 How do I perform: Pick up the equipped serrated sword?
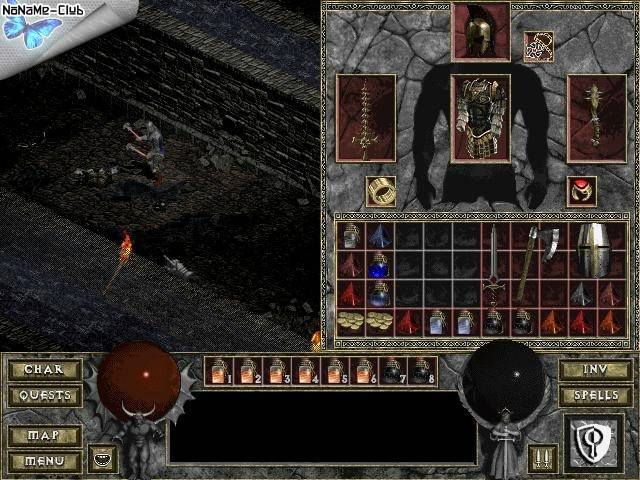366,118
